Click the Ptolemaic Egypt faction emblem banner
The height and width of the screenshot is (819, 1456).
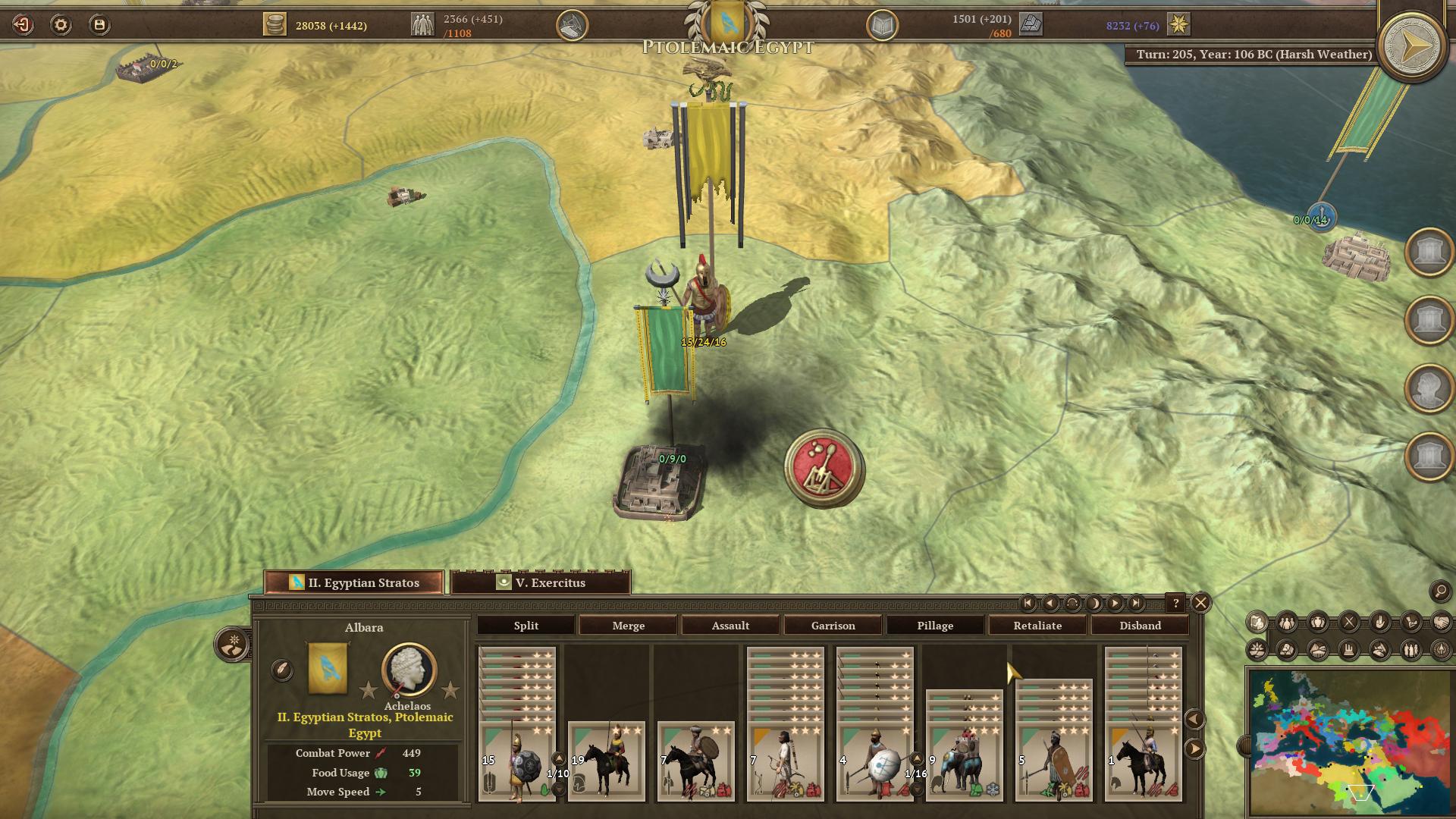726,23
